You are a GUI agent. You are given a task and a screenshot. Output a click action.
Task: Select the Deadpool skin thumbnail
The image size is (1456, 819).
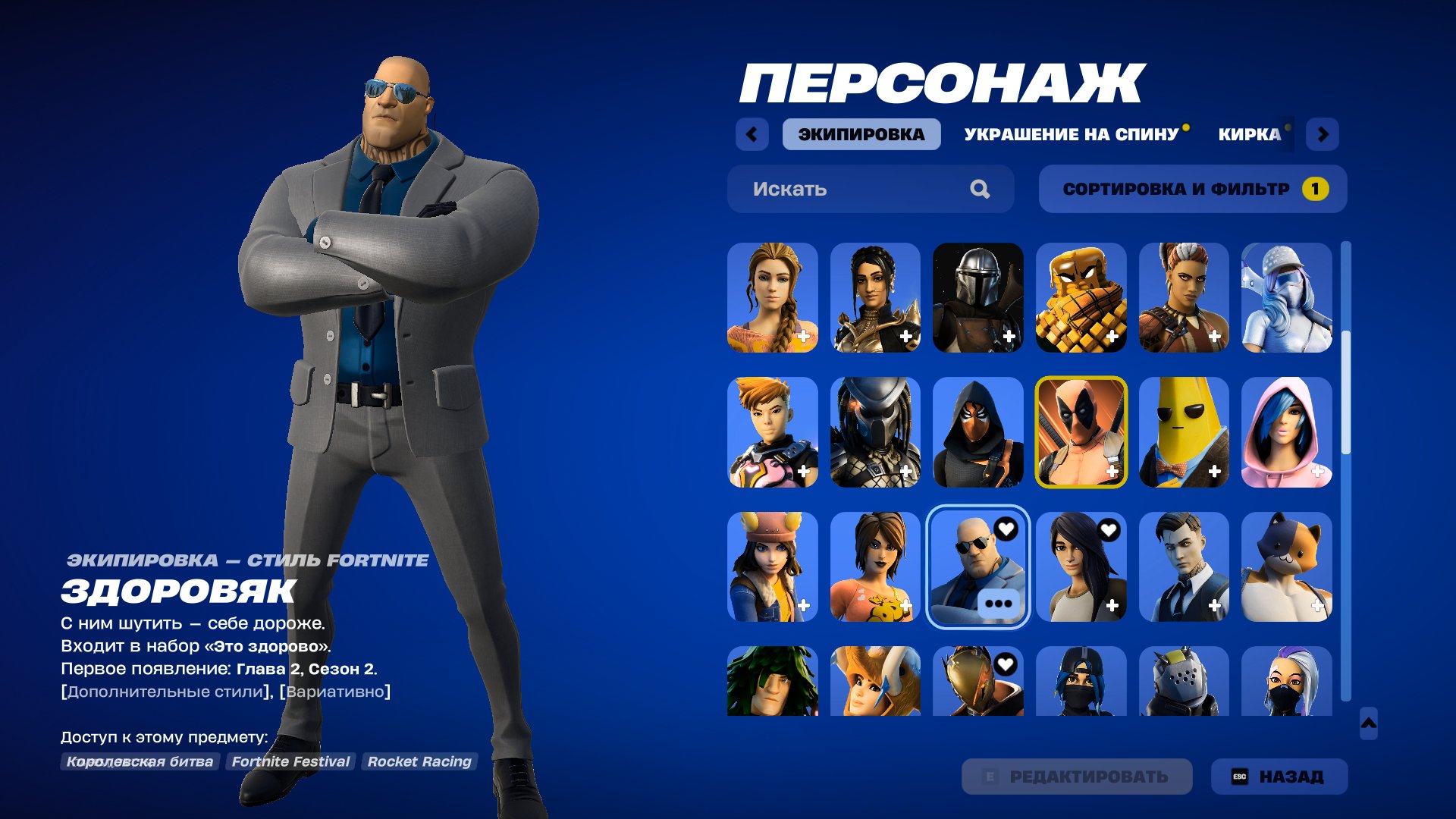1081,432
